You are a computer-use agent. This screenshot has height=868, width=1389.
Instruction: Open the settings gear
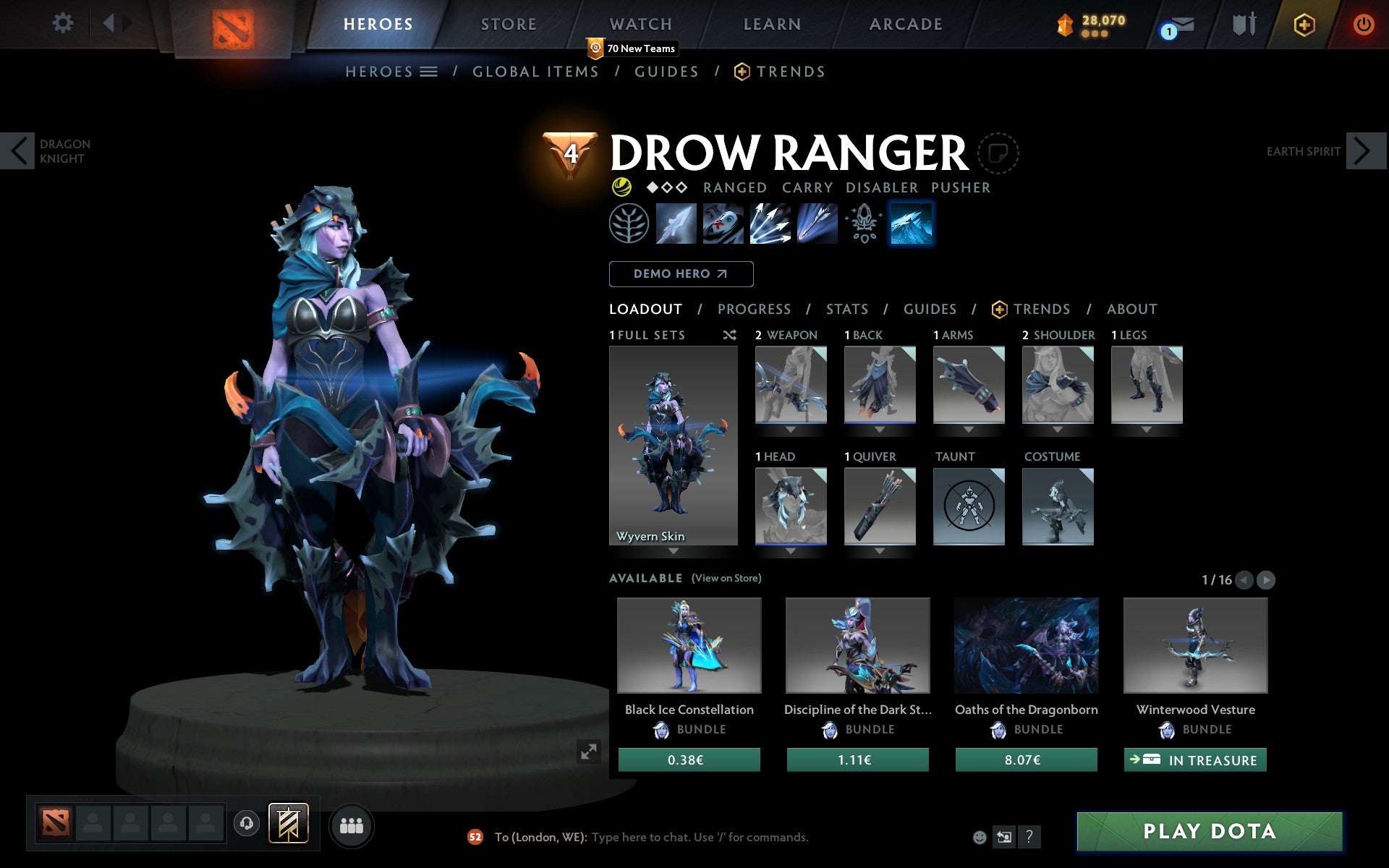64,23
